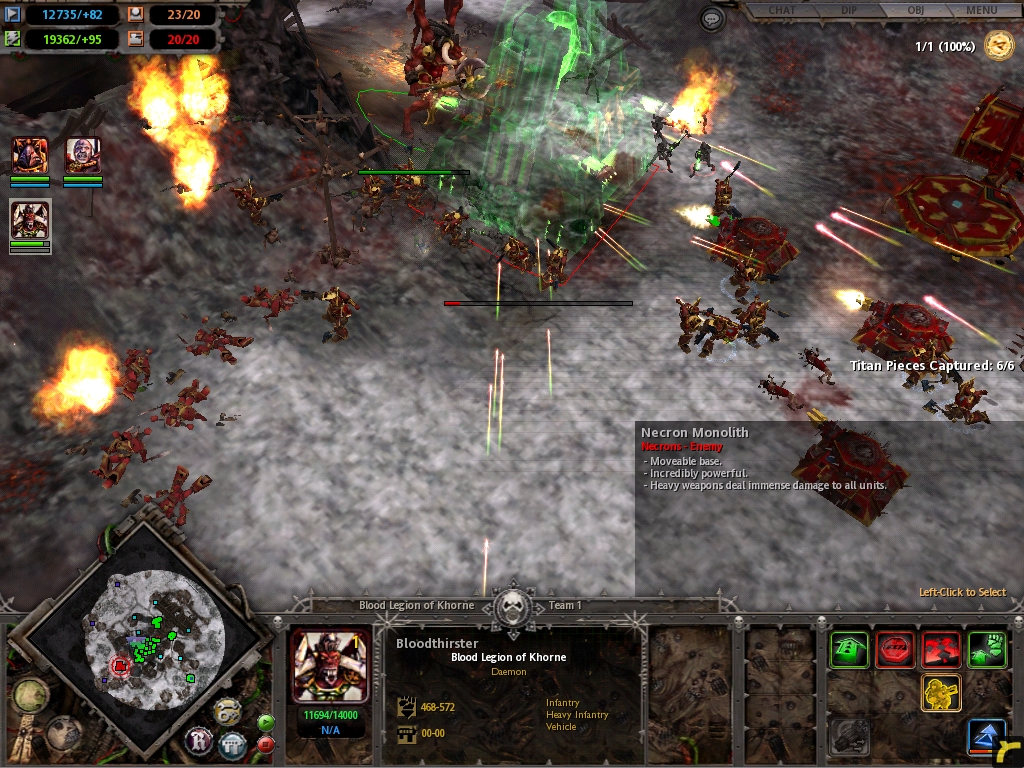
Task: Select the Bloodthirster portrait in the squad list
Action: (30, 219)
